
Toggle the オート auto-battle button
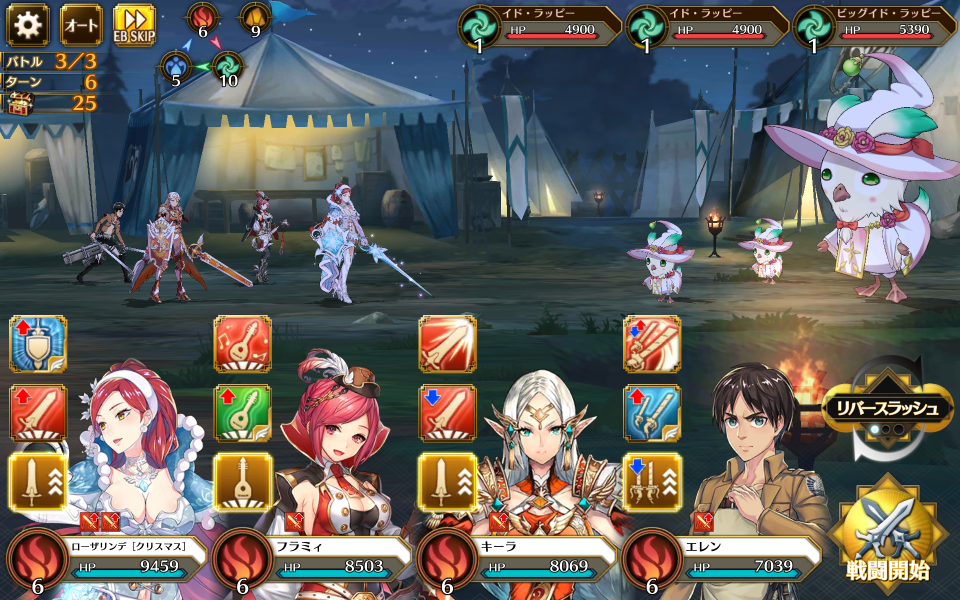tap(81, 25)
